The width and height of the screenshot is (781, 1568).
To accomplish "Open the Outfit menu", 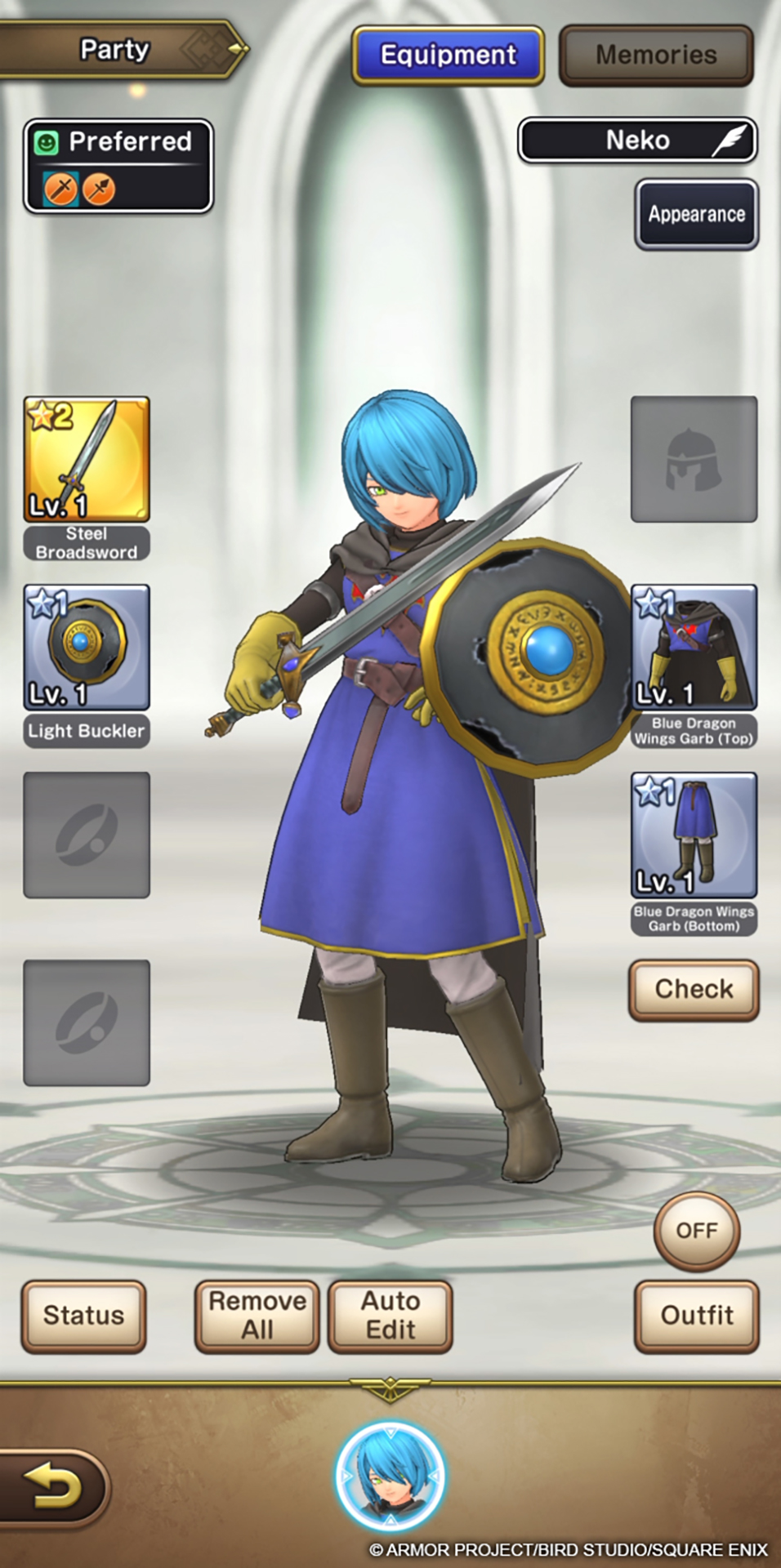I will point(696,1316).
